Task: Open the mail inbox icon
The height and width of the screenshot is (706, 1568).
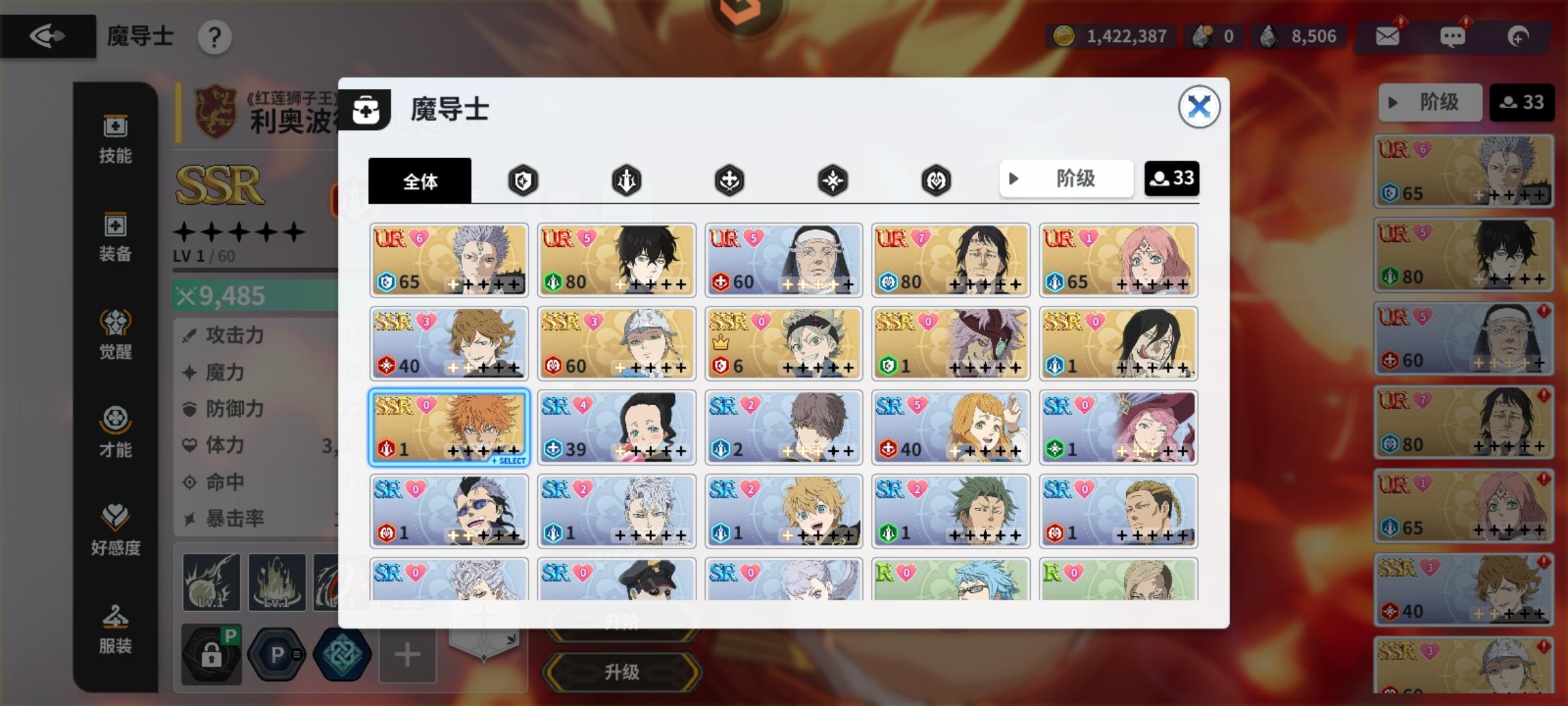Action: pos(1387,36)
